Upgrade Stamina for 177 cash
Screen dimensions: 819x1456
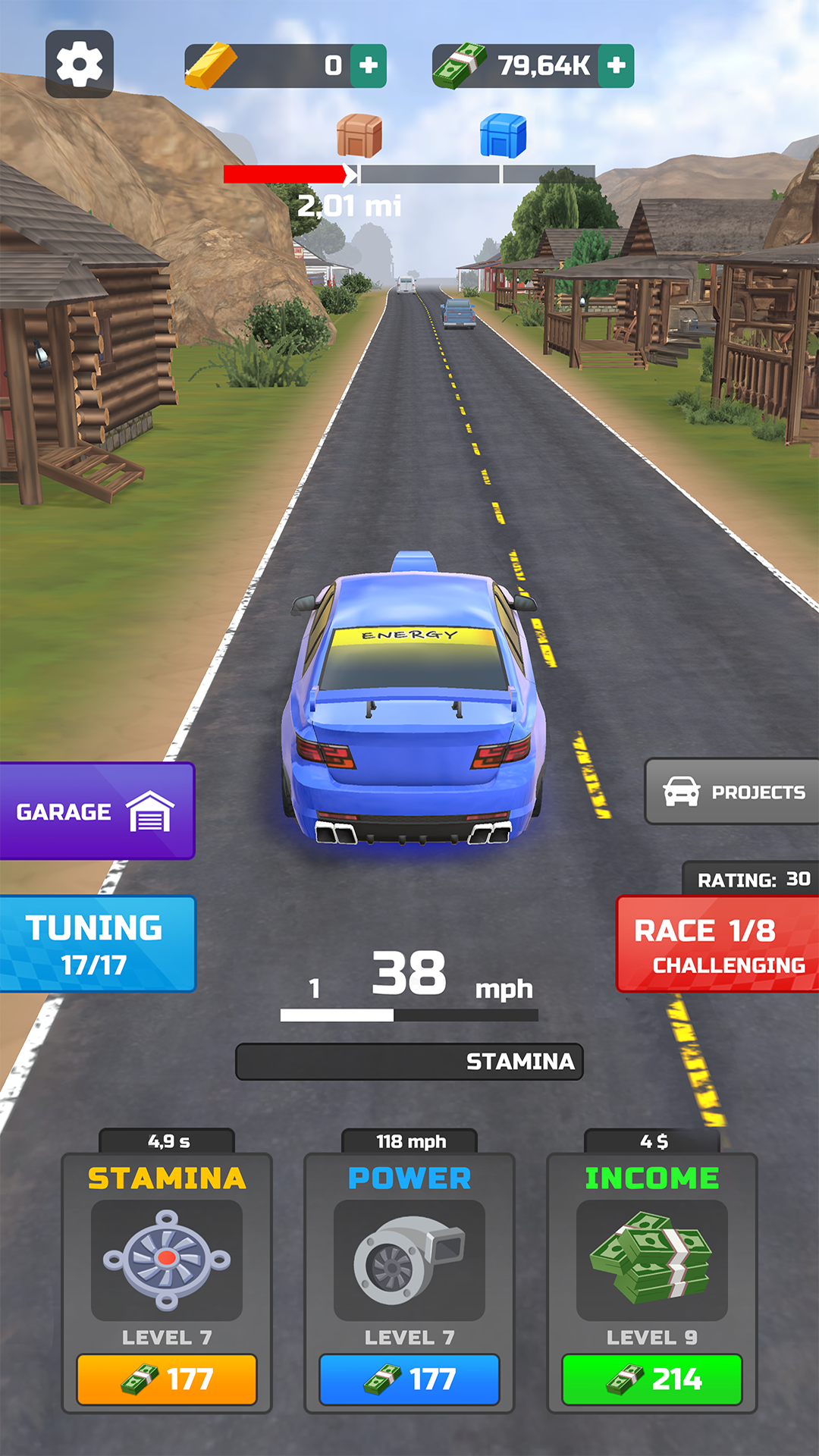pos(167,1379)
